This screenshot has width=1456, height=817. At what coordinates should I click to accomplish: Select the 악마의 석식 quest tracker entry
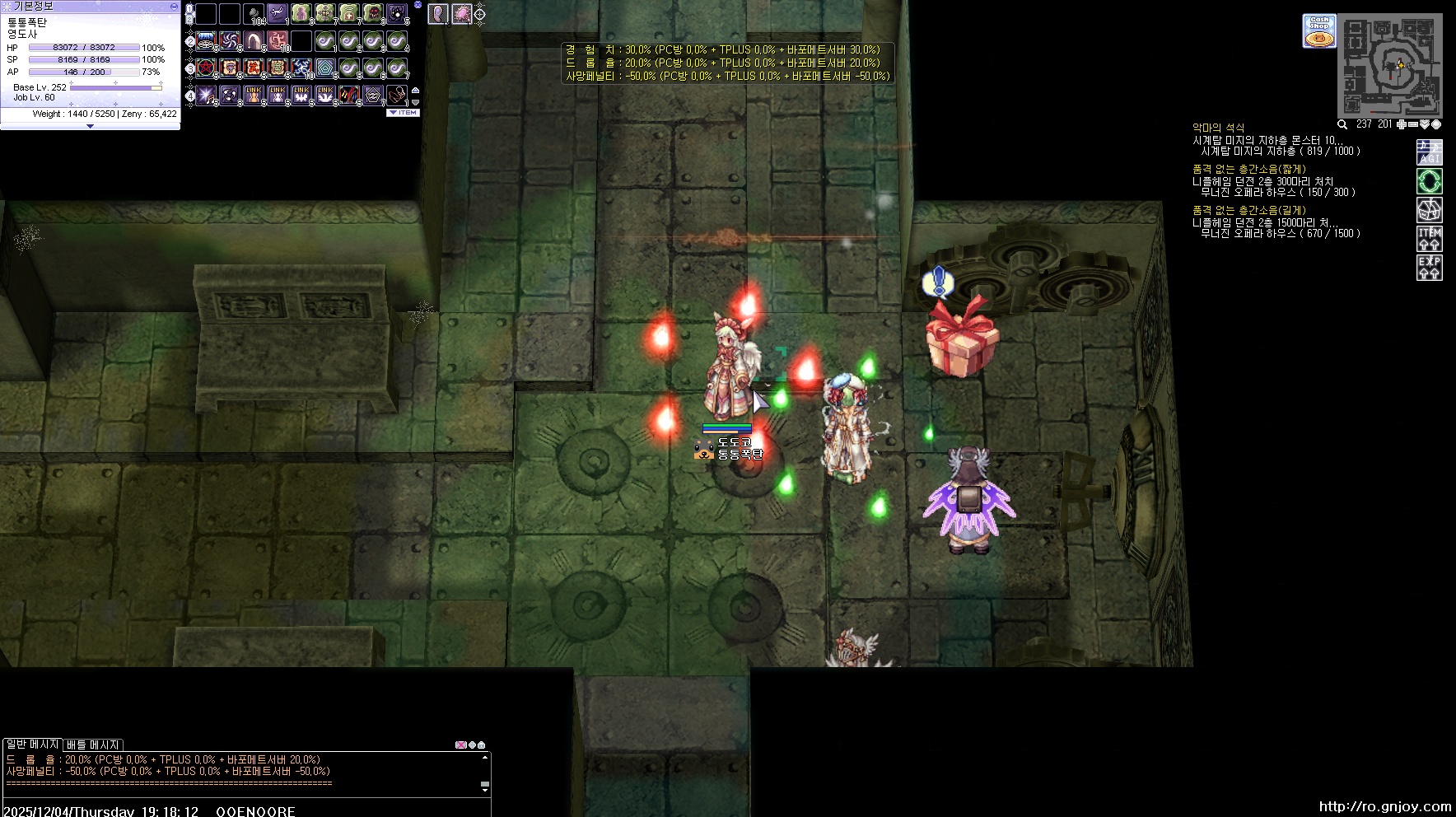(1218, 128)
